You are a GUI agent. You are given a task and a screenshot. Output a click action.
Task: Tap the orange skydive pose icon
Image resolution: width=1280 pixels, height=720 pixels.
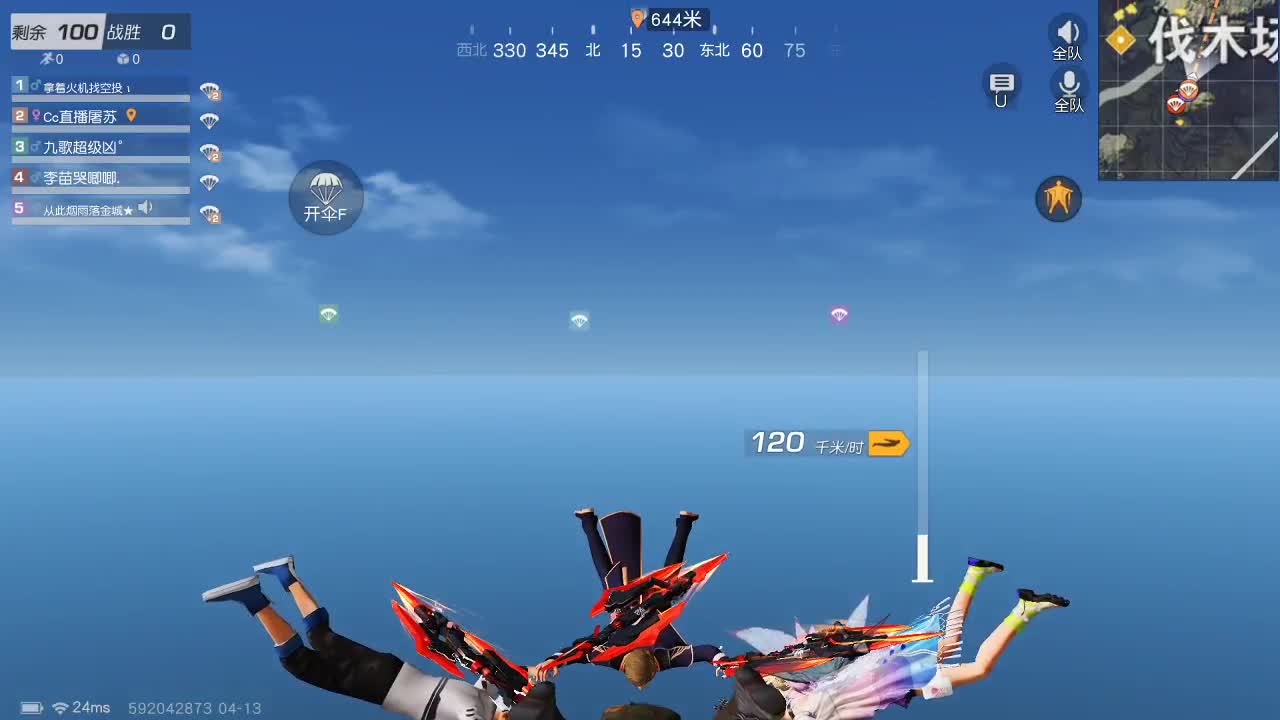tap(1057, 199)
